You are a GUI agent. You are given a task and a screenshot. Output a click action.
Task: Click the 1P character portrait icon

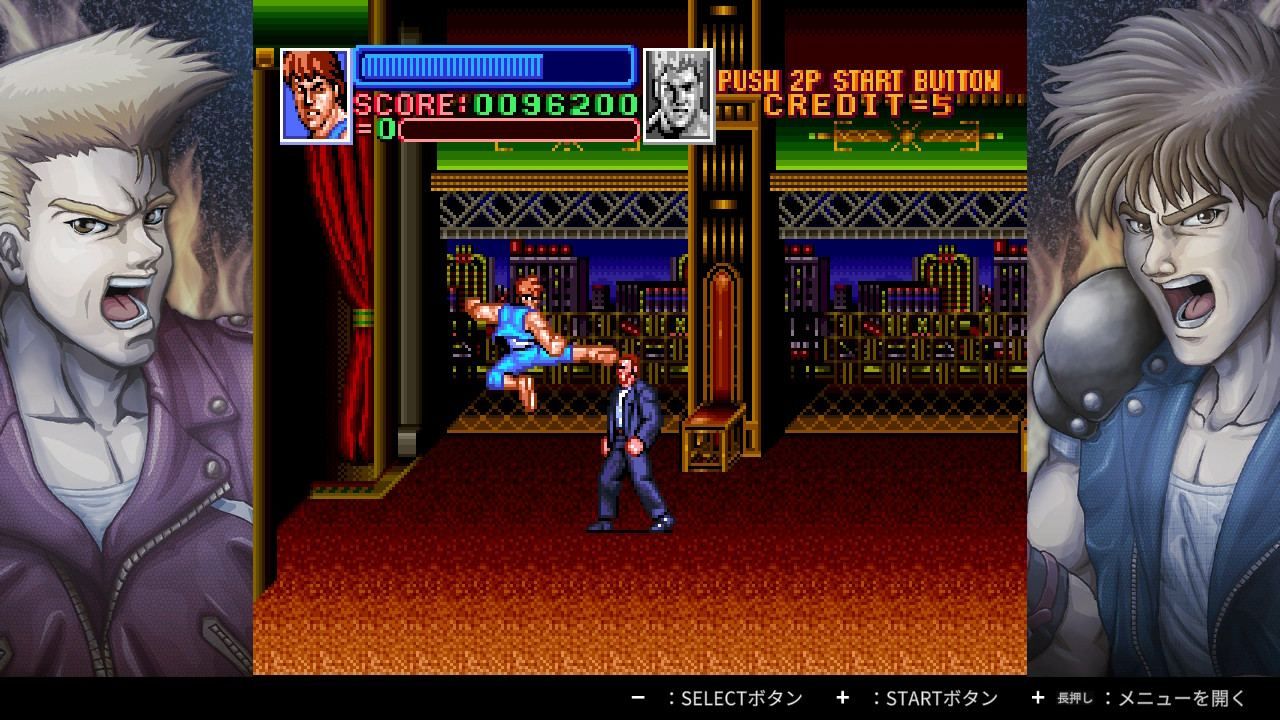pos(314,96)
